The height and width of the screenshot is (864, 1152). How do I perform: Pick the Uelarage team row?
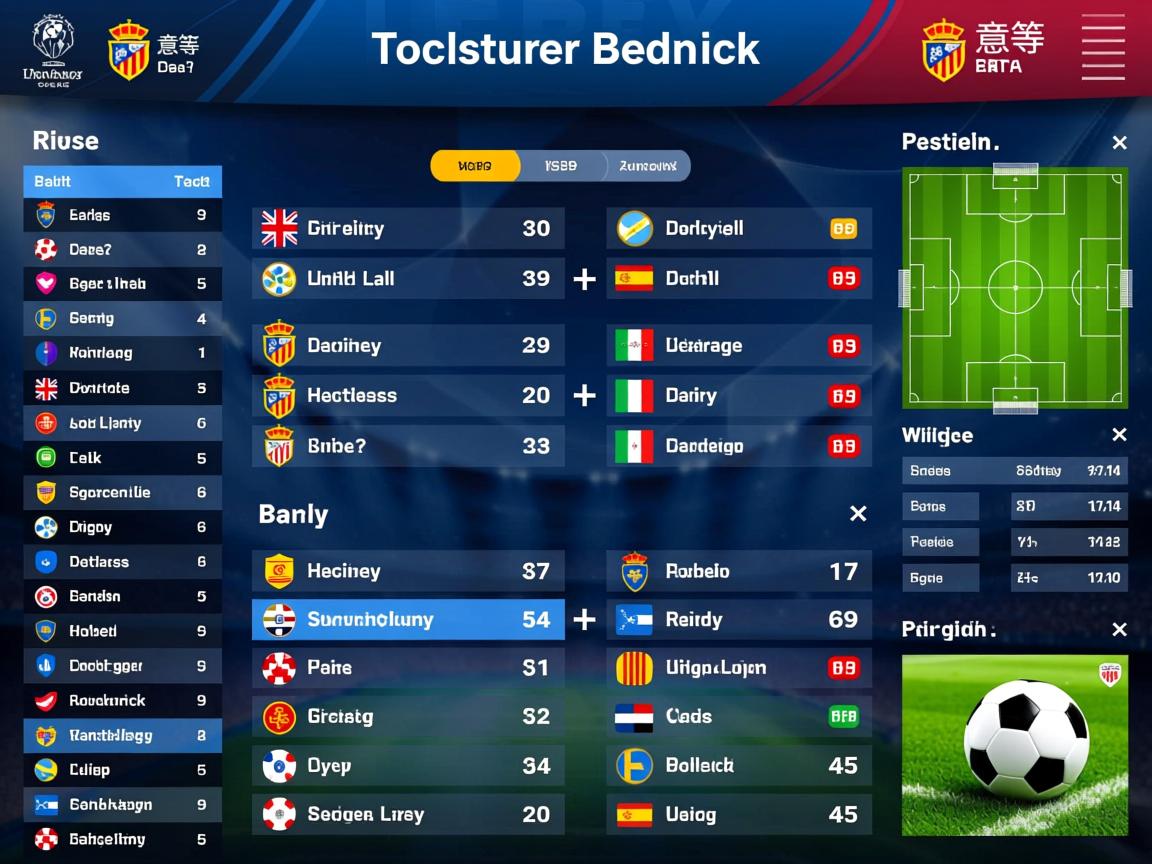click(739, 346)
